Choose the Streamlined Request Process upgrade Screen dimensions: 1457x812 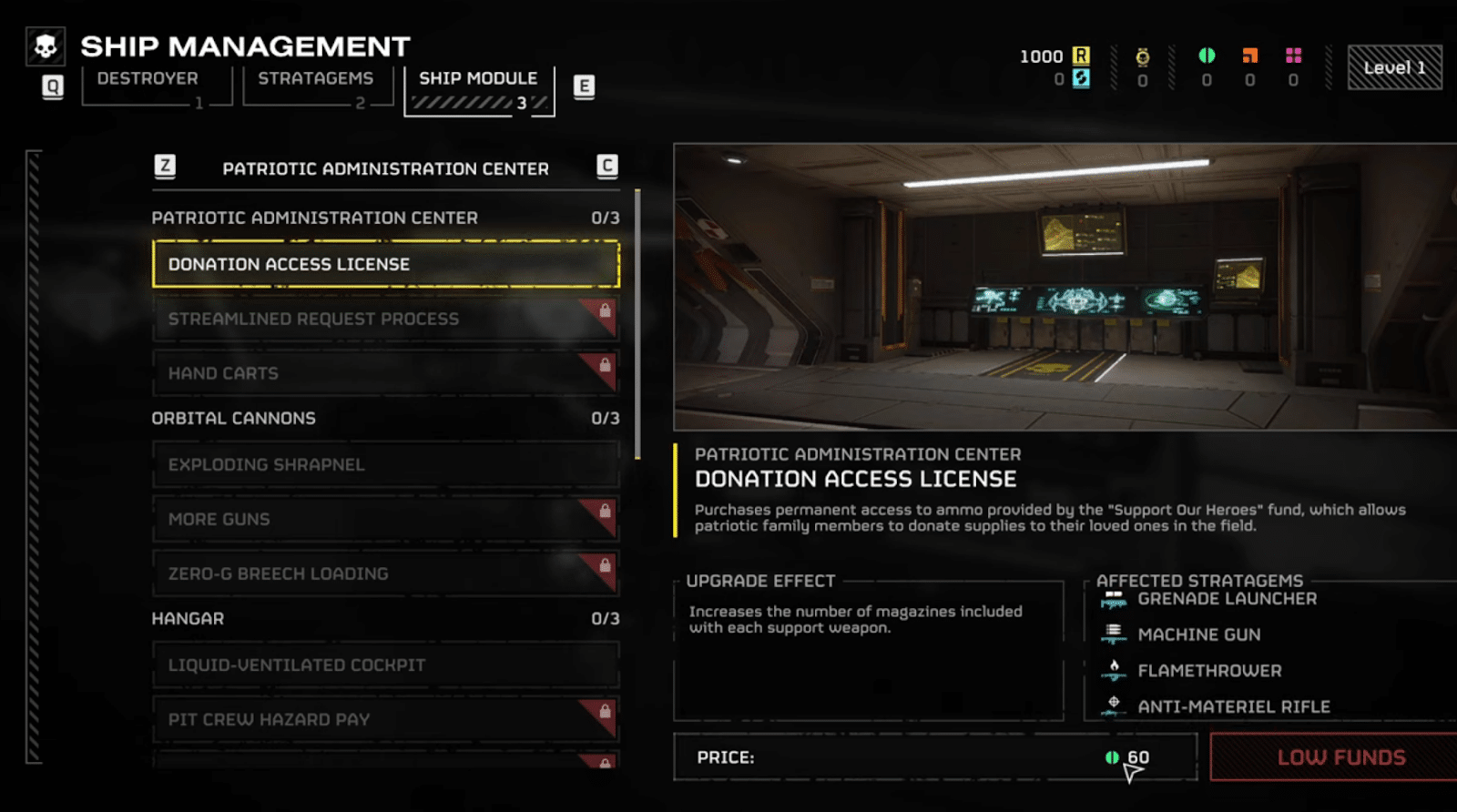385,319
